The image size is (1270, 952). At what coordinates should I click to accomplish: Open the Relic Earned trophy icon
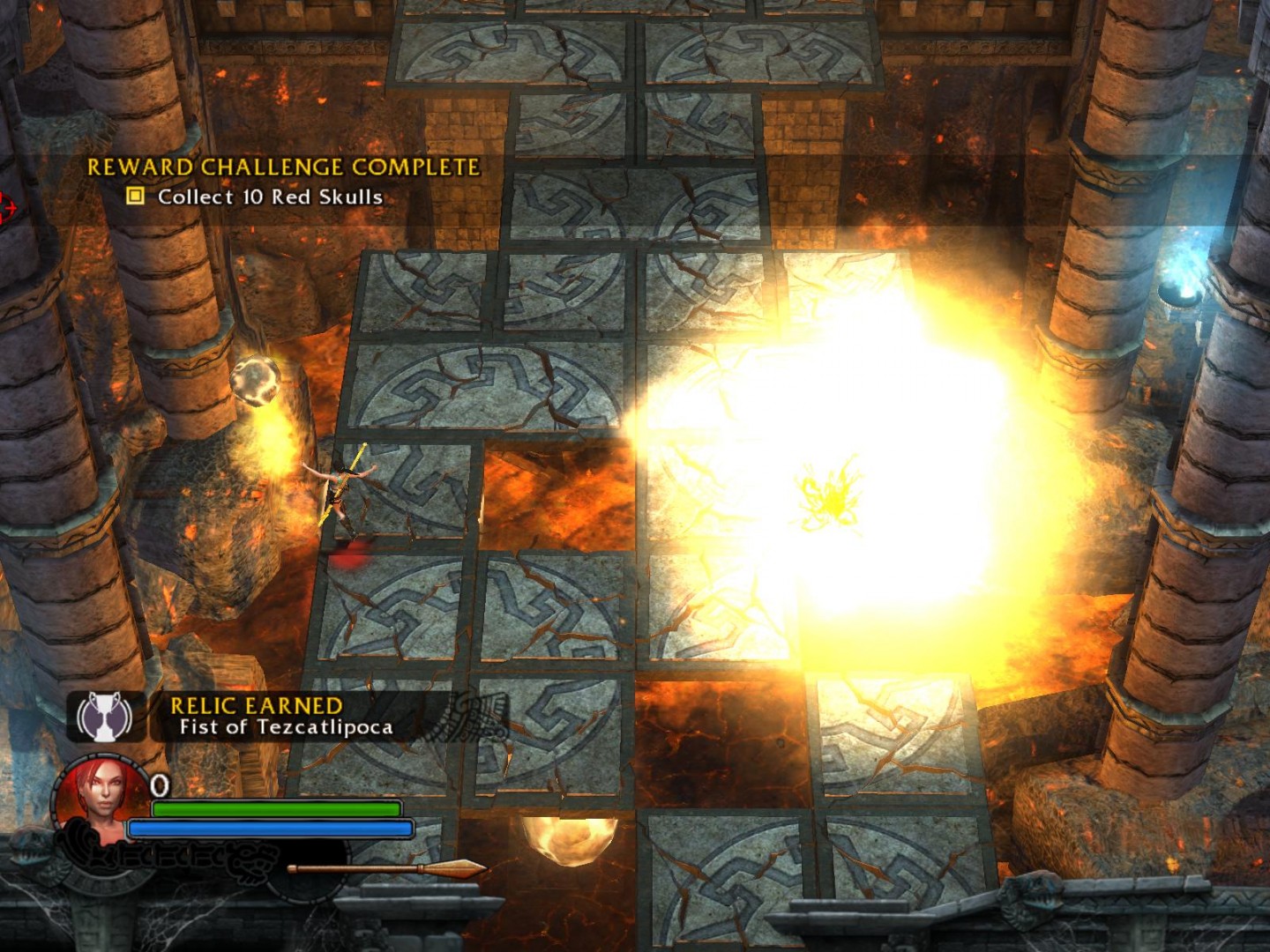(105, 716)
